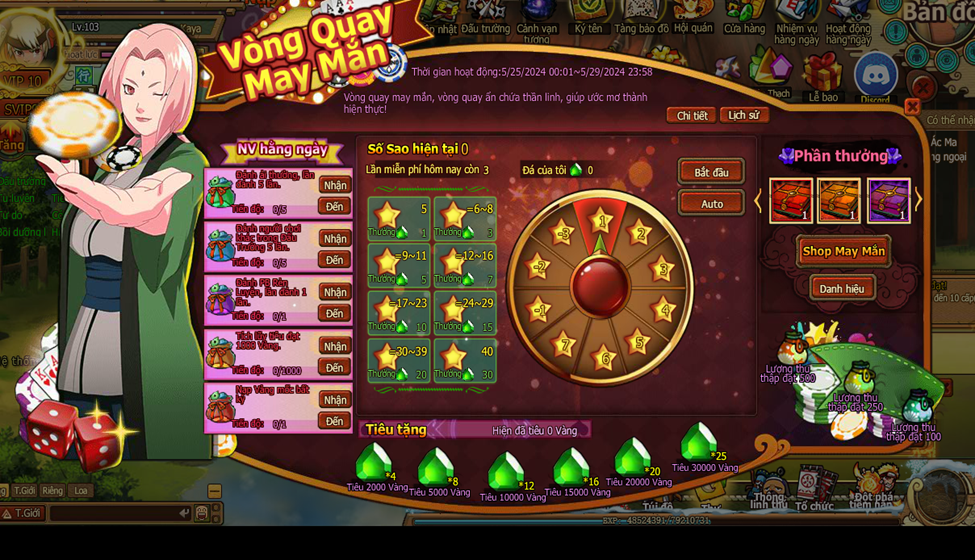The width and height of the screenshot is (975, 560).
Task: Close the Vòng Quay May Mắn window
Action: [x=912, y=107]
